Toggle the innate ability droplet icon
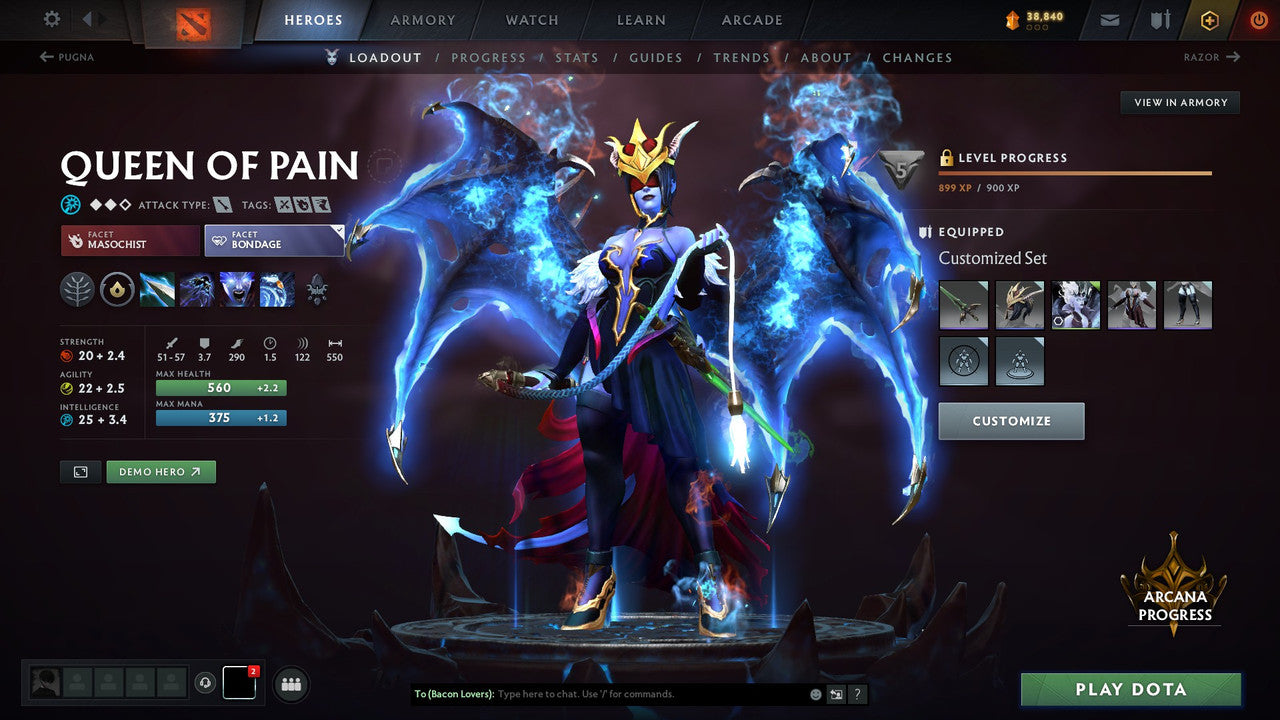Screen dimensions: 1280x720 pos(117,290)
